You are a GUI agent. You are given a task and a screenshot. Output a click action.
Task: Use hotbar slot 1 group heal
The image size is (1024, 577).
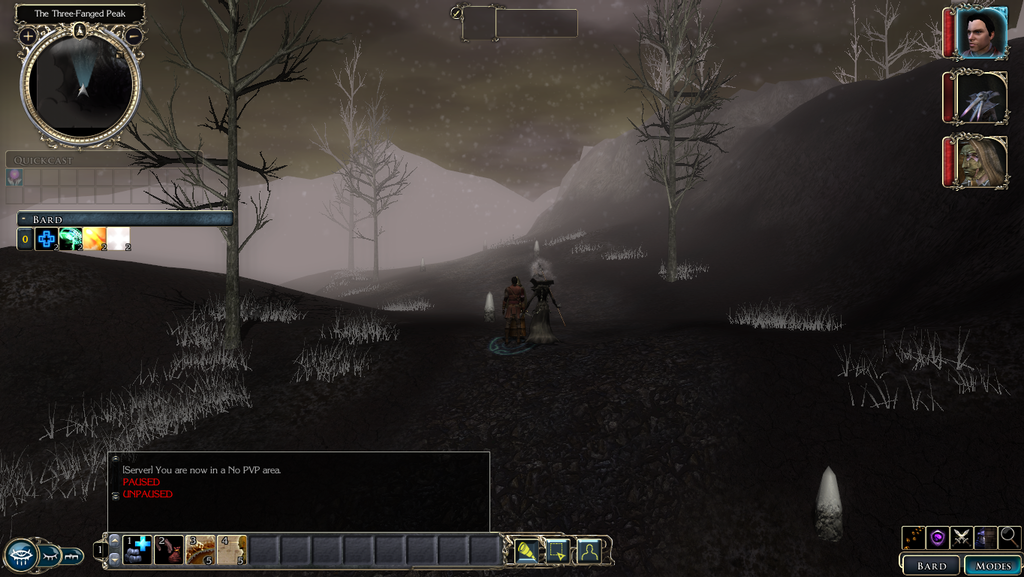[137, 550]
